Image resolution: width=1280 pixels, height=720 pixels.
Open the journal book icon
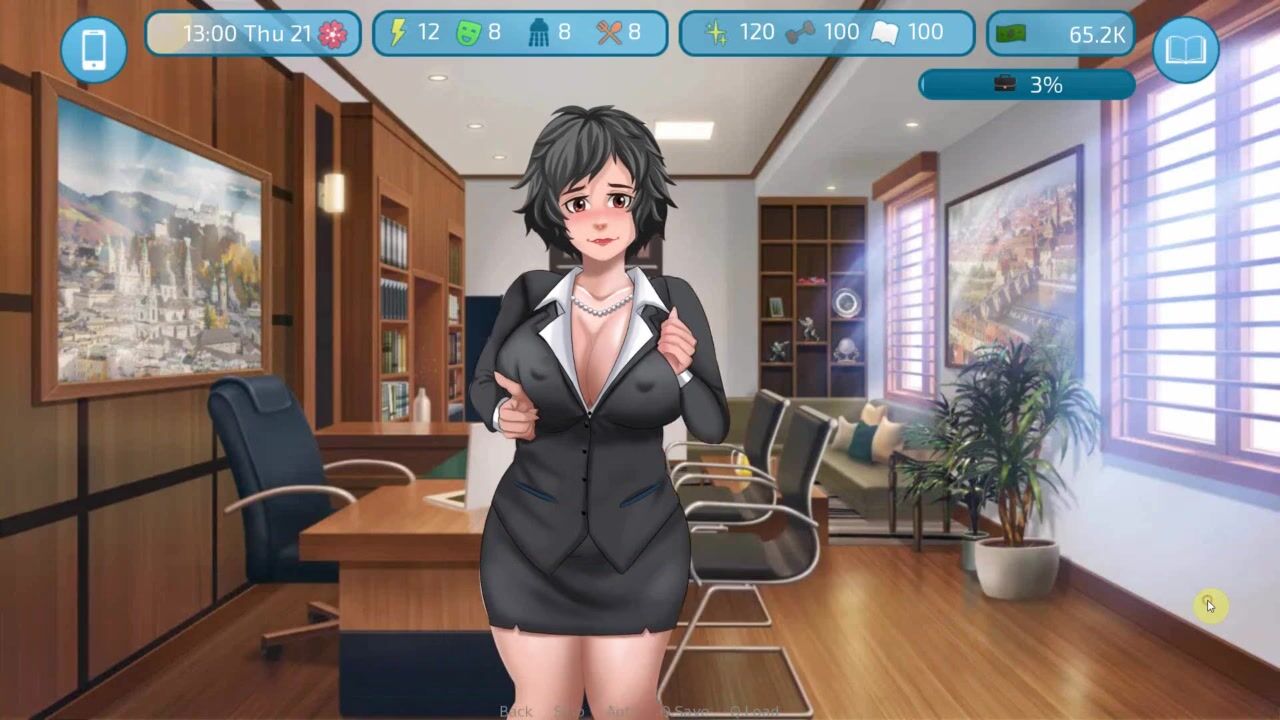click(1185, 49)
